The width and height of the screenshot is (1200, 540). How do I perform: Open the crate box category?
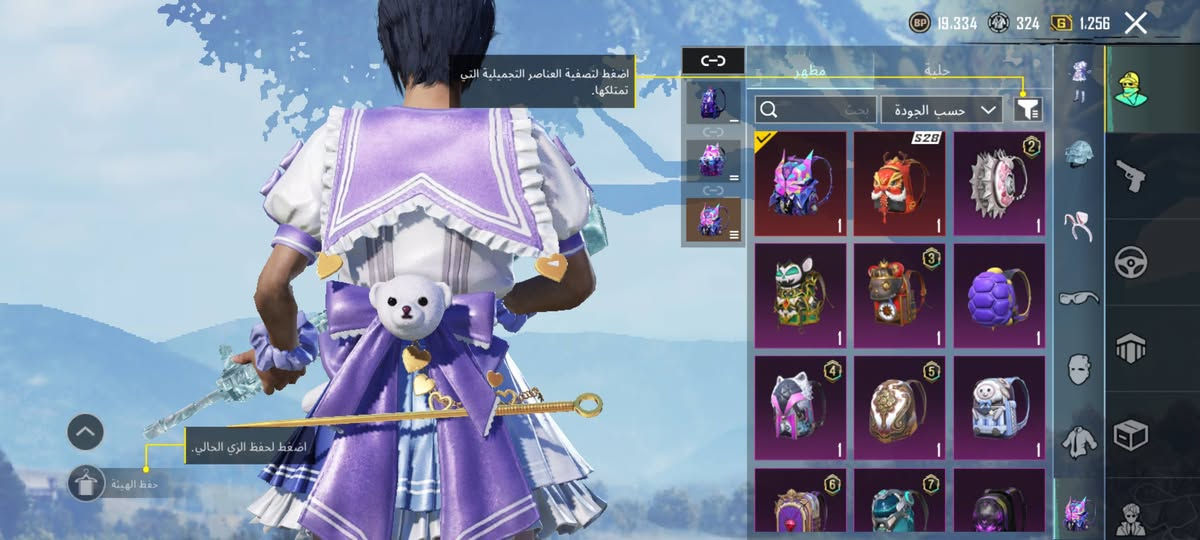click(x=1131, y=434)
